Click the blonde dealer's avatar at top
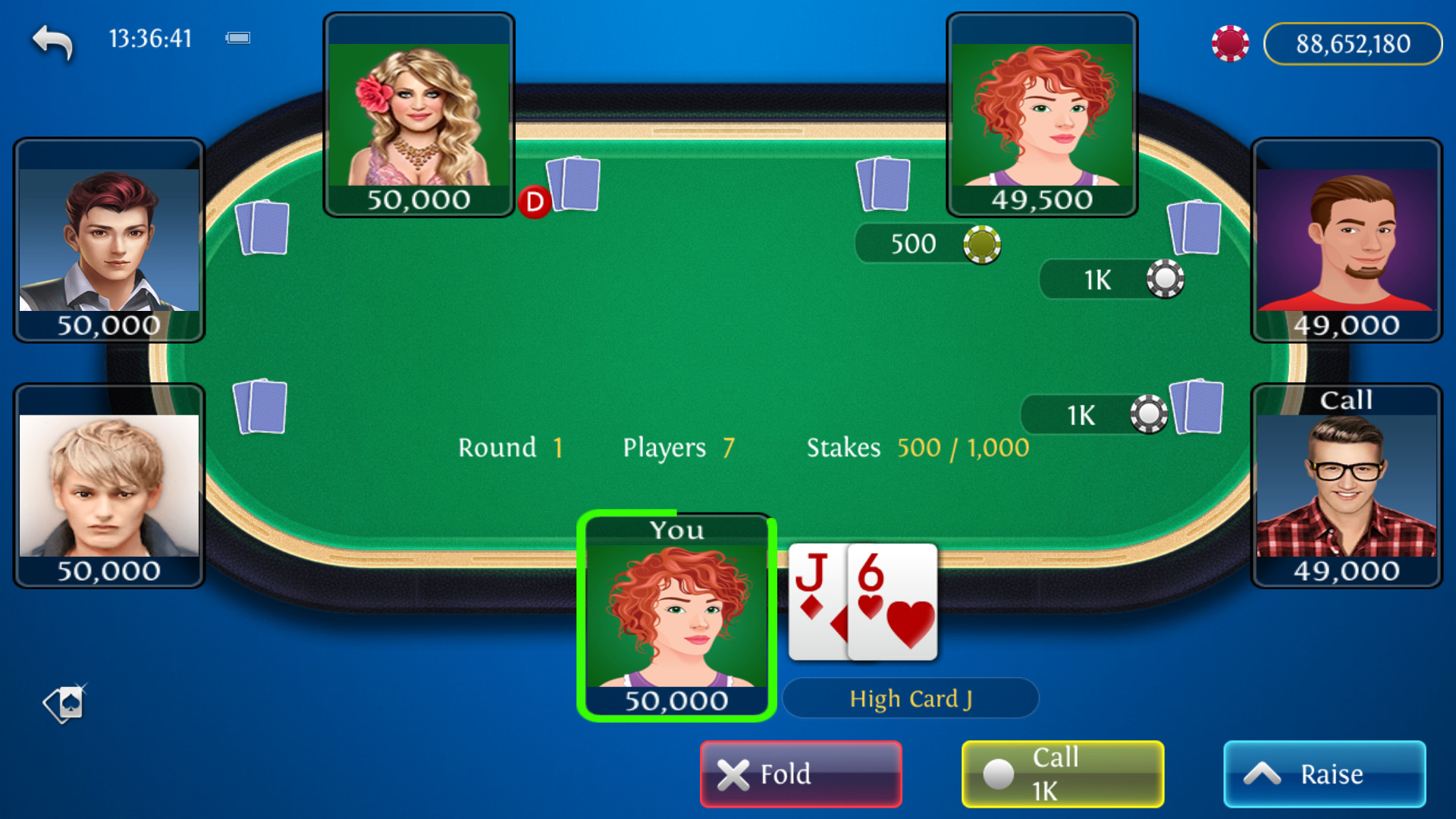Screen dimensions: 1456x819 [419, 106]
